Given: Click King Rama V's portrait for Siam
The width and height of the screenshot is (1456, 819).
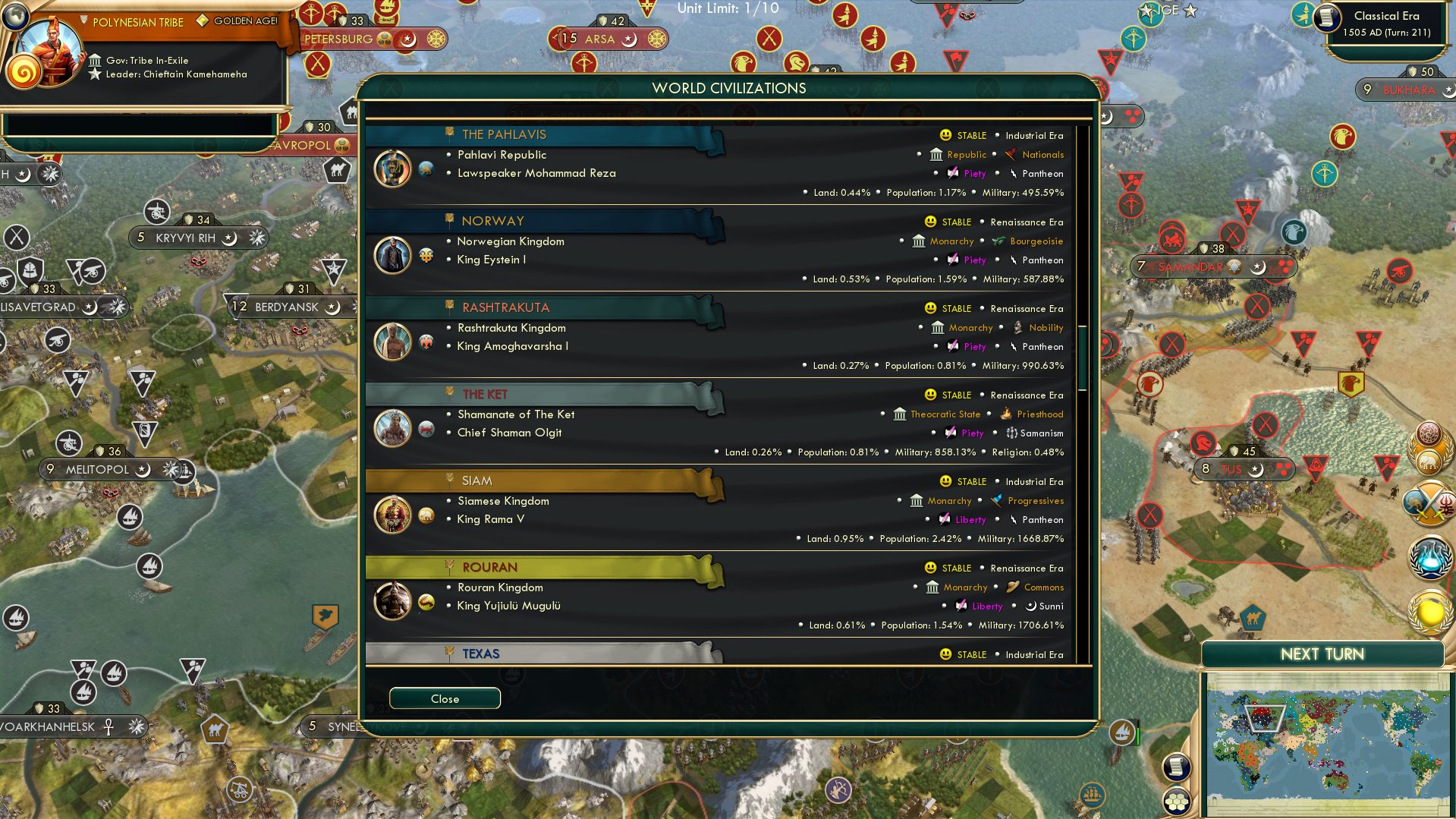Looking at the screenshot, I should 392,514.
